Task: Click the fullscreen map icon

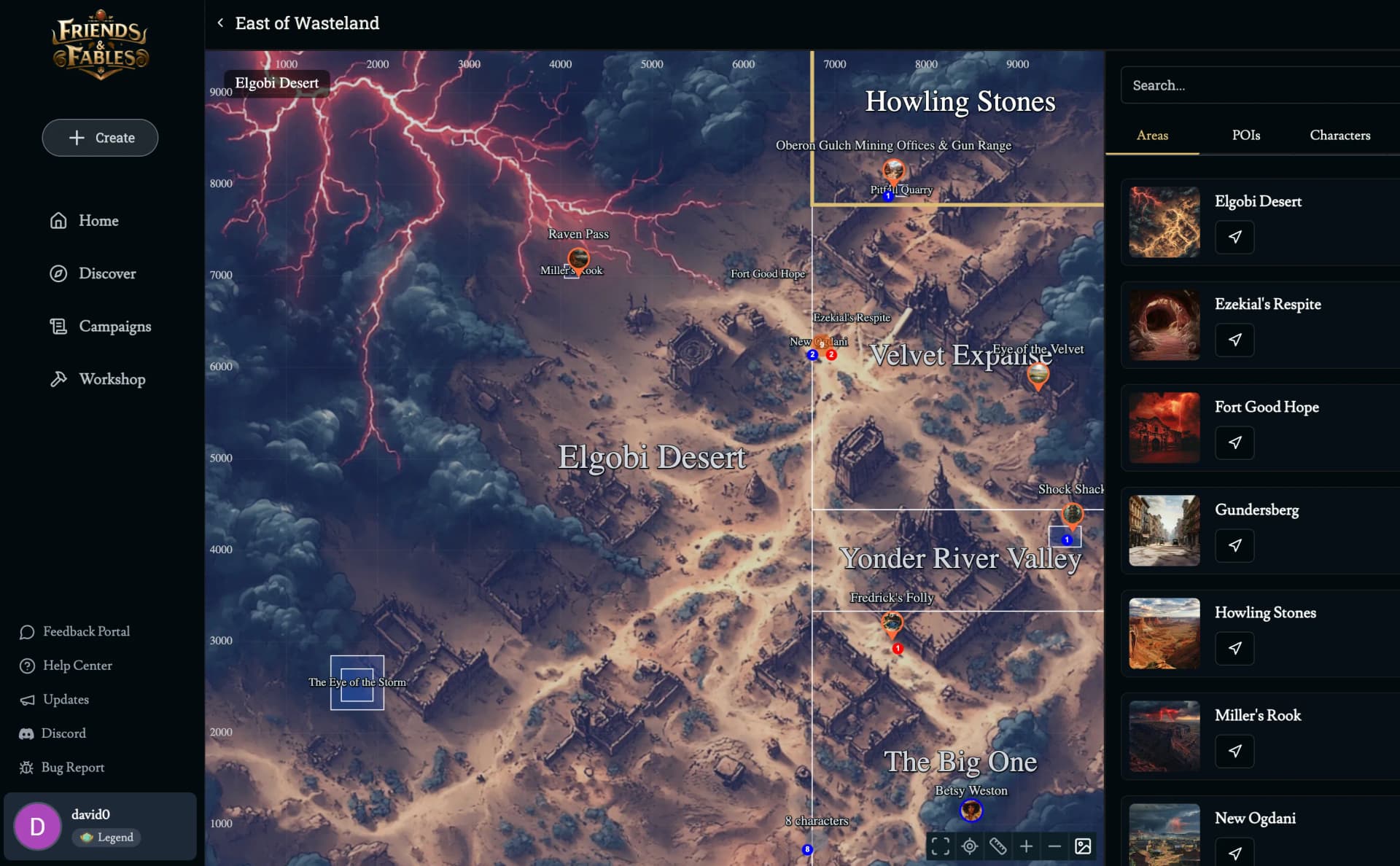Action: pyautogui.click(x=940, y=846)
